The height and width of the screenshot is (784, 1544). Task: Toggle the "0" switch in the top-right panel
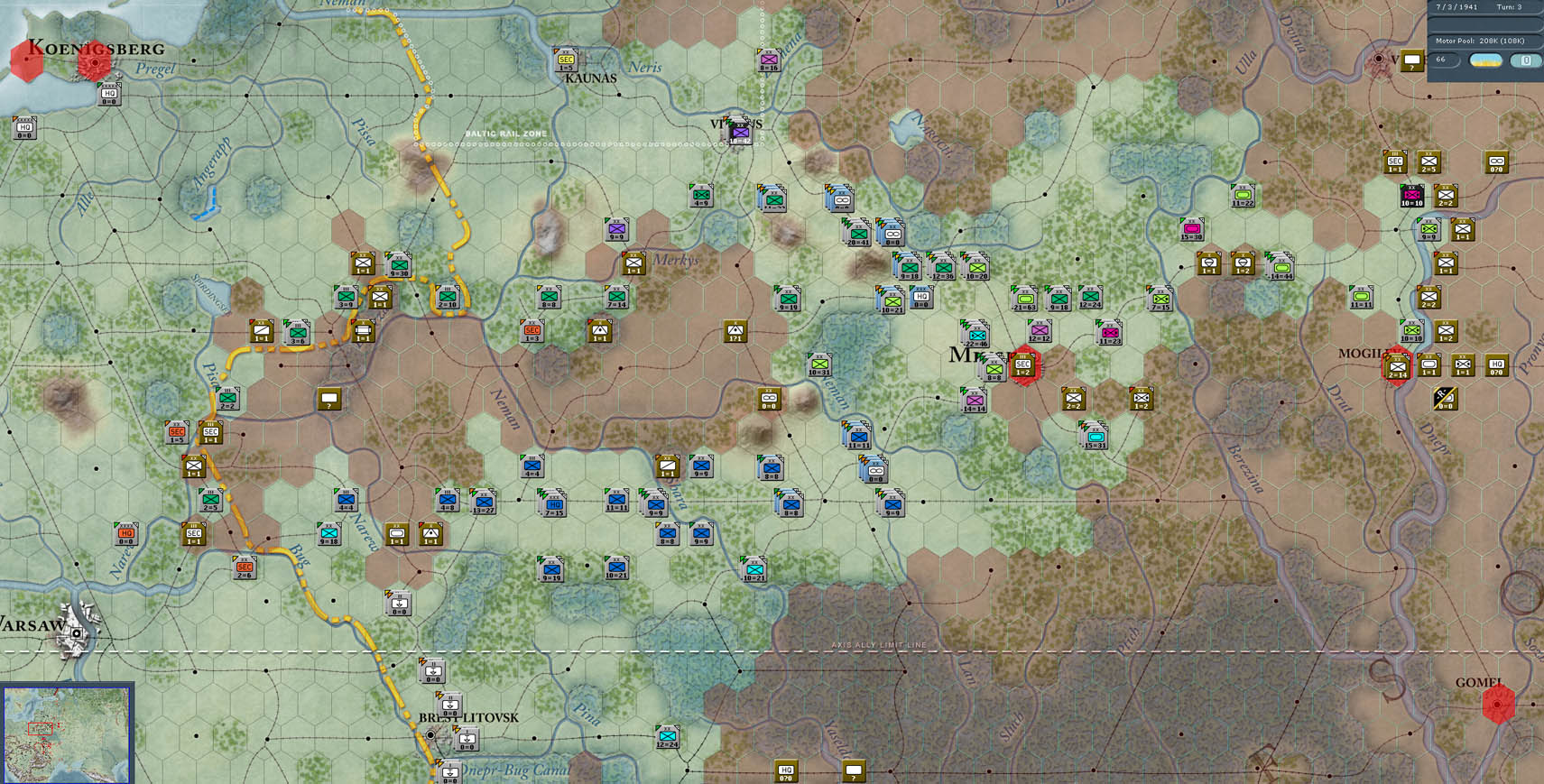[1525, 60]
